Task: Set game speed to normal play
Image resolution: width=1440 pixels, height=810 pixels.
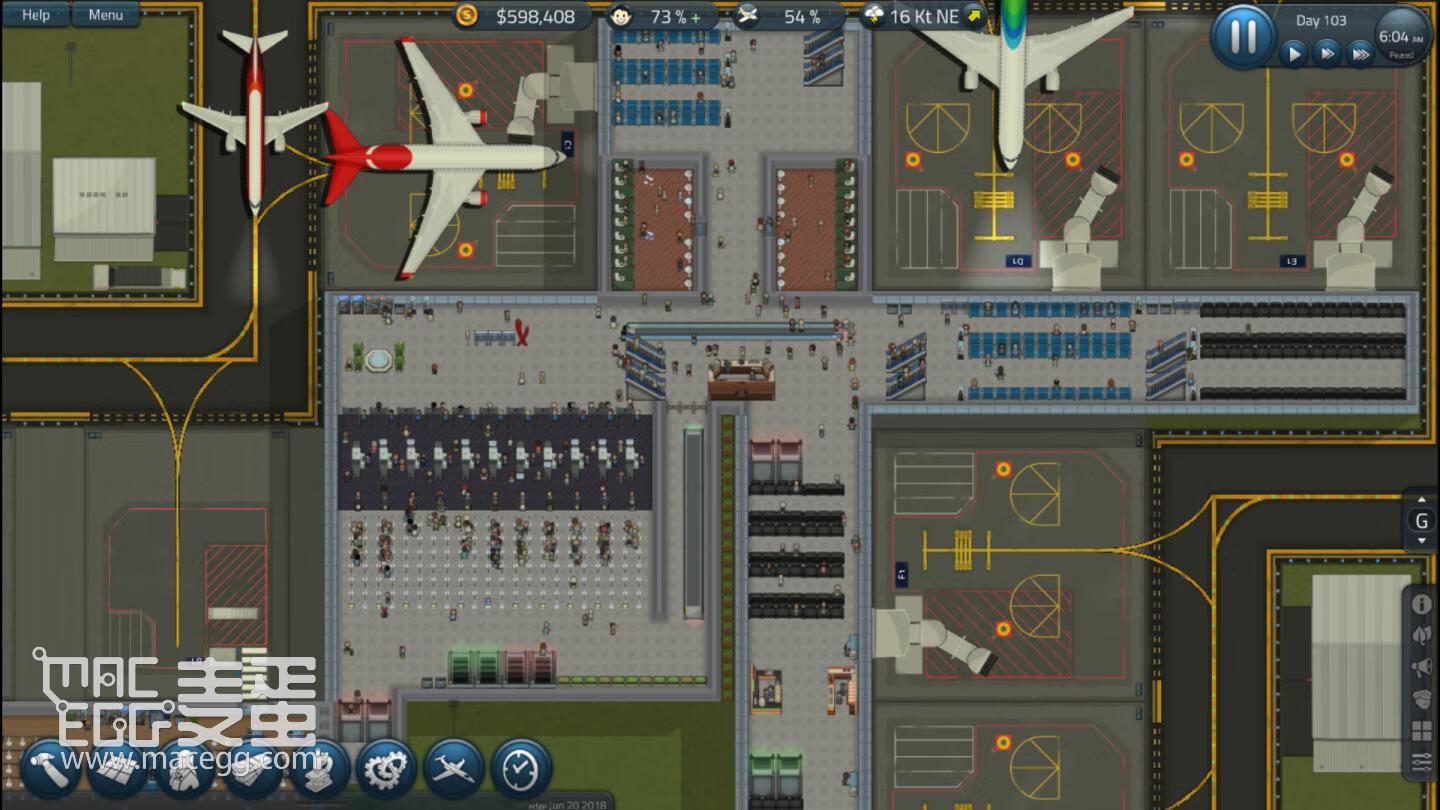Action: 1294,53
